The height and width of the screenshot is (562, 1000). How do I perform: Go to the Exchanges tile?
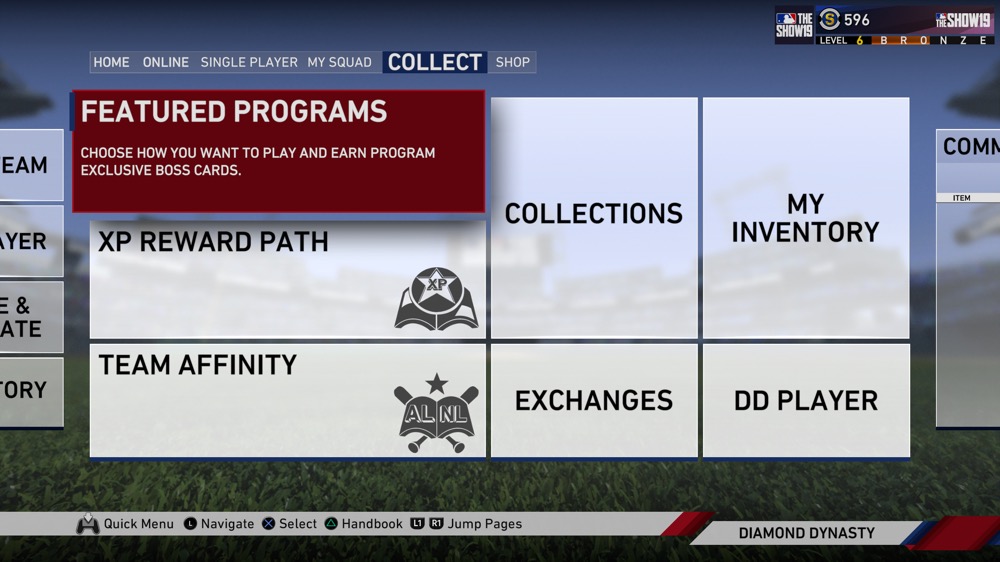click(594, 400)
